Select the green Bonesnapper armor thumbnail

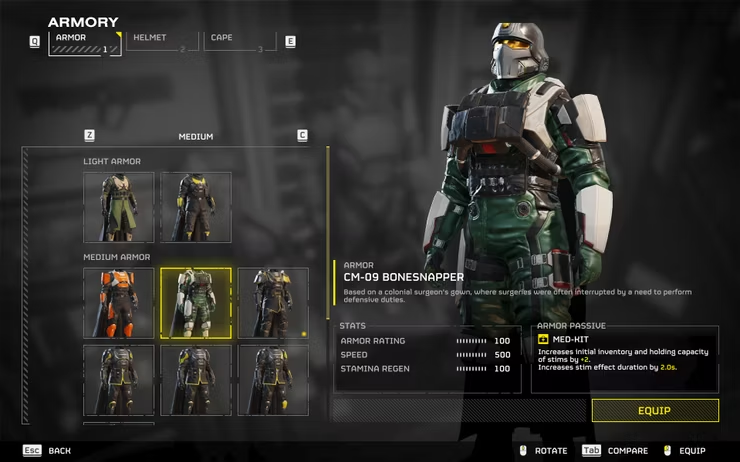pyautogui.click(x=196, y=302)
